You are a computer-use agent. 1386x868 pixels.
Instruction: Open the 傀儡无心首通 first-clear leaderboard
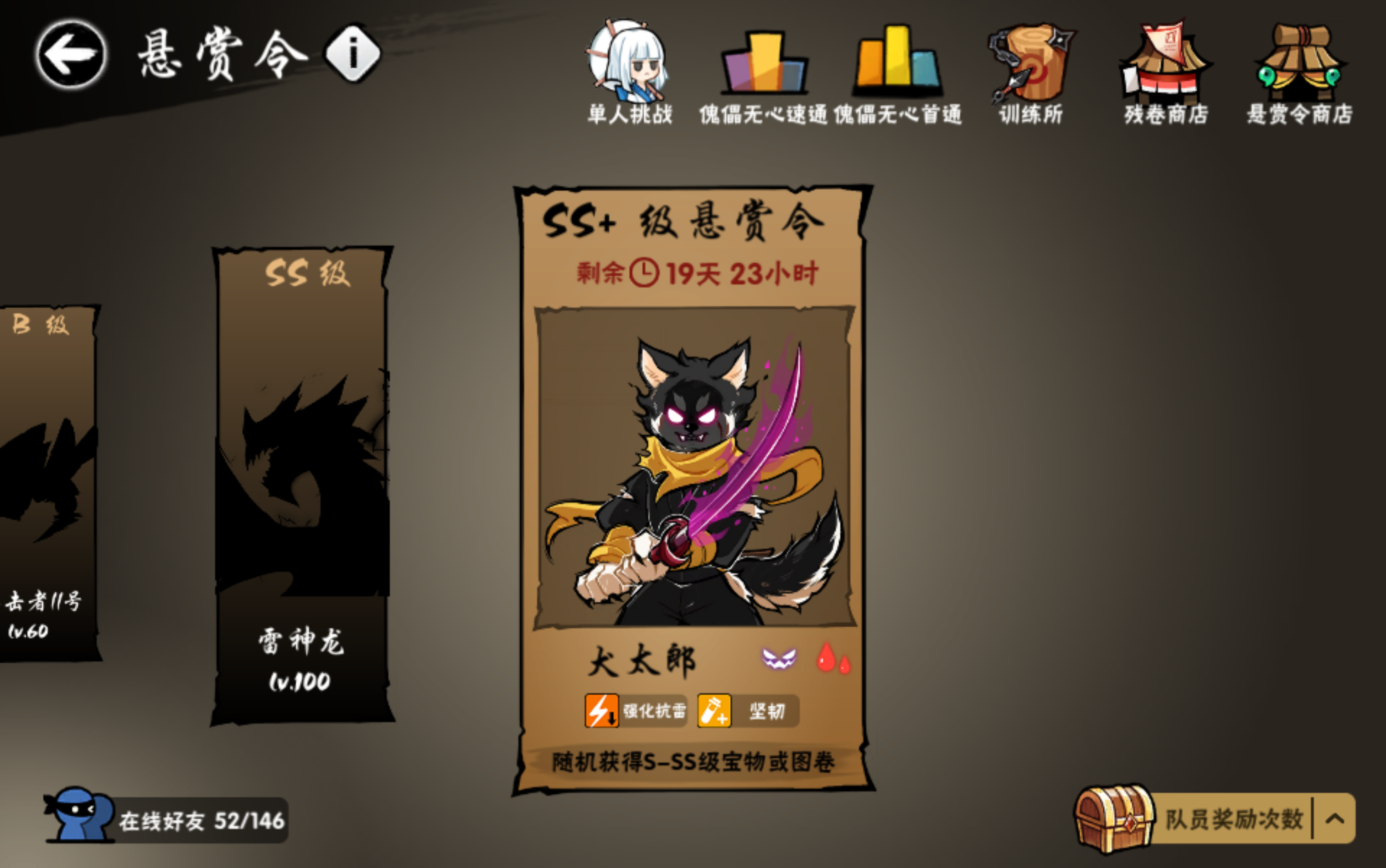pos(896,63)
